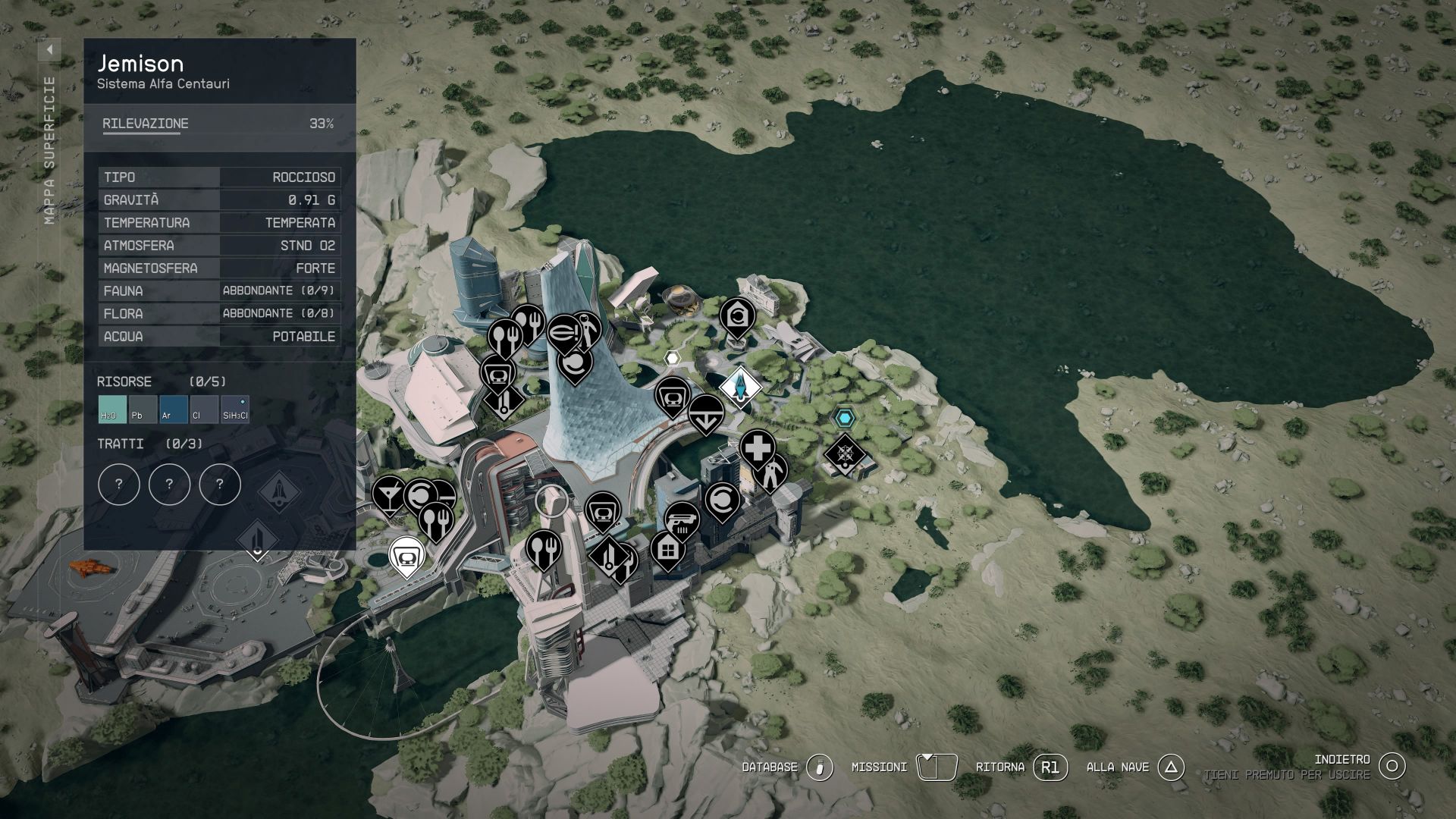Select the SiH3Cl resource tile
The height and width of the screenshot is (819, 1456).
(234, 409)
